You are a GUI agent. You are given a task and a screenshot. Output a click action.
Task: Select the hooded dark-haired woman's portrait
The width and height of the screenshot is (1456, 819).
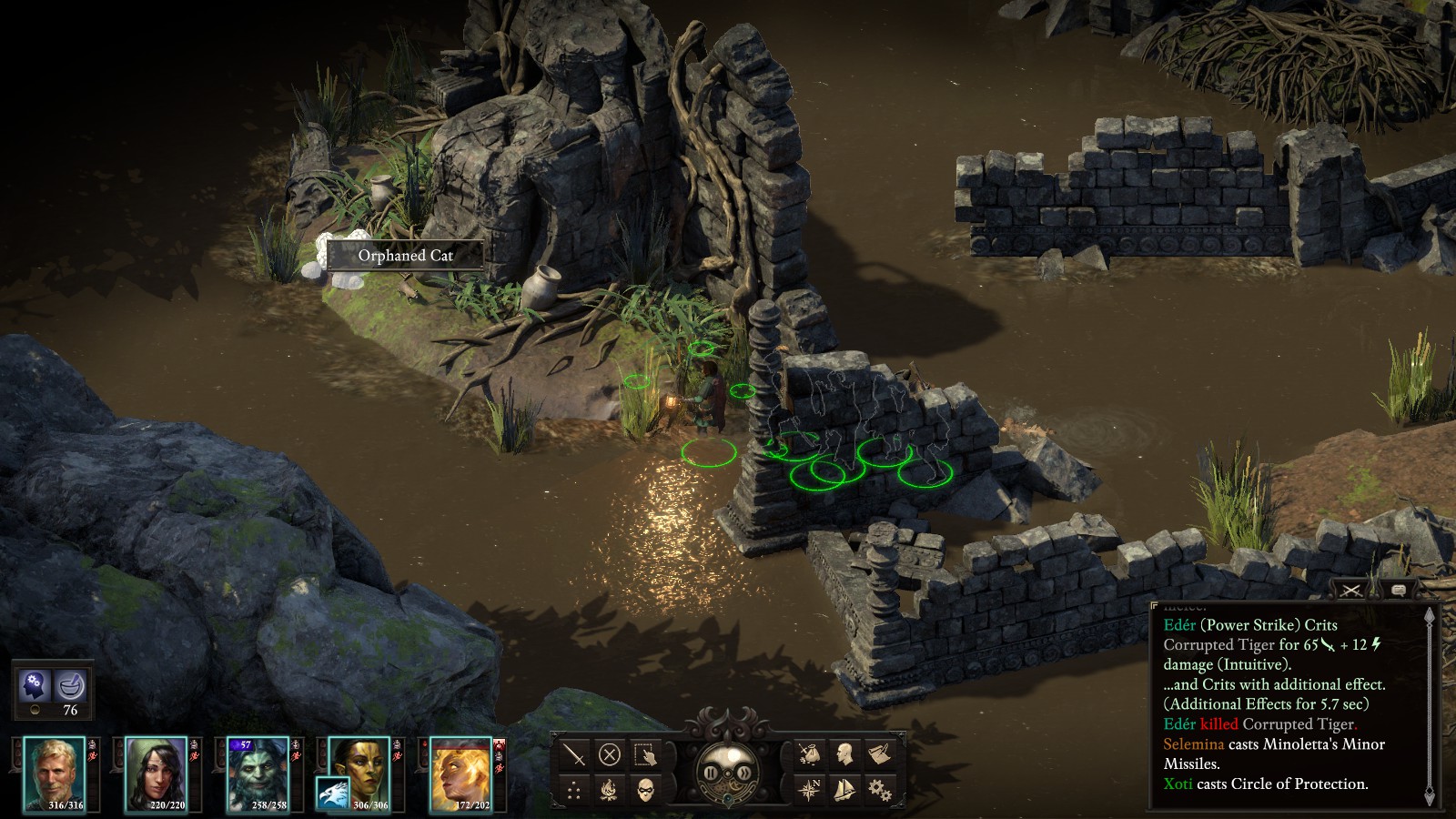[156, 772]
